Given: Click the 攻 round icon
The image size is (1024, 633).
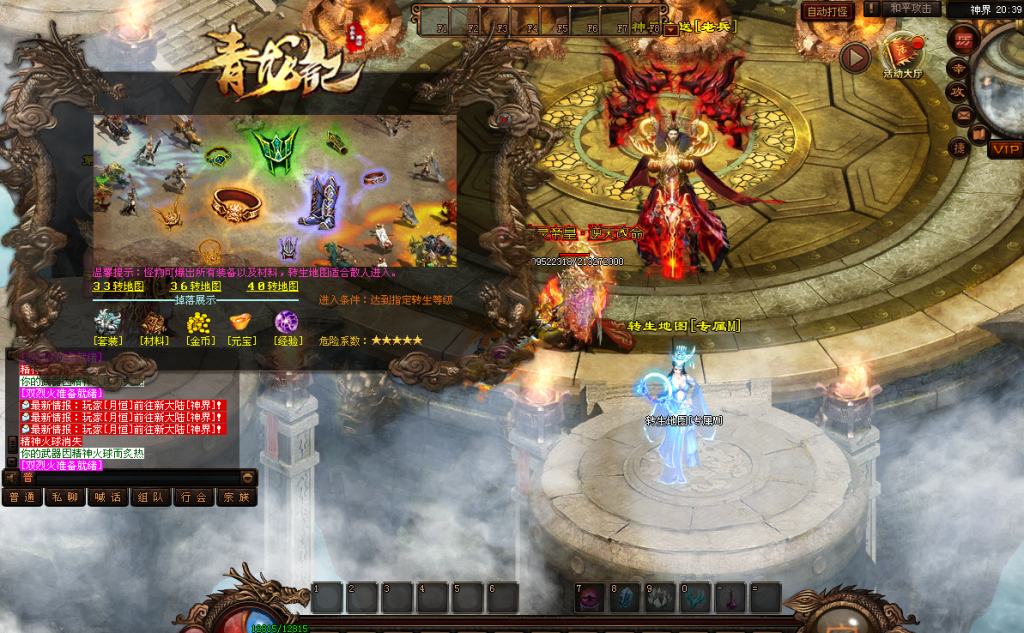Looking at the screenshot, I should [957, 91].
